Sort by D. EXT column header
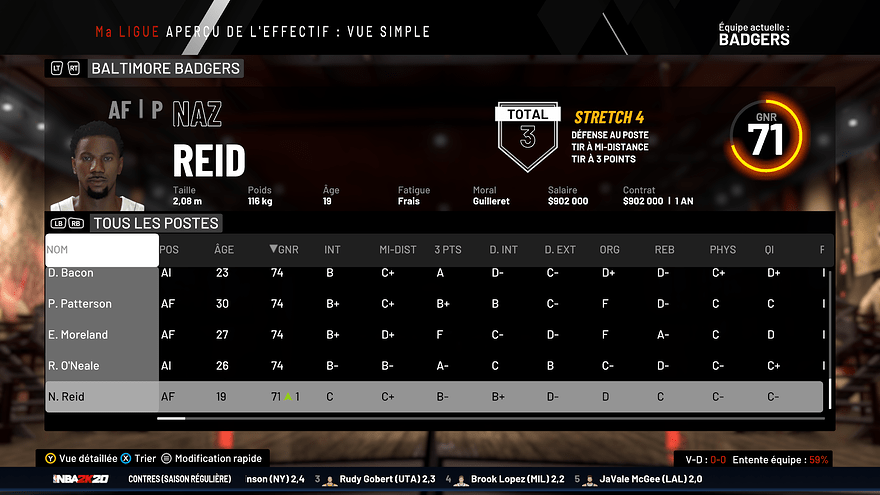880x495 pixels. [x=560, y=250]
